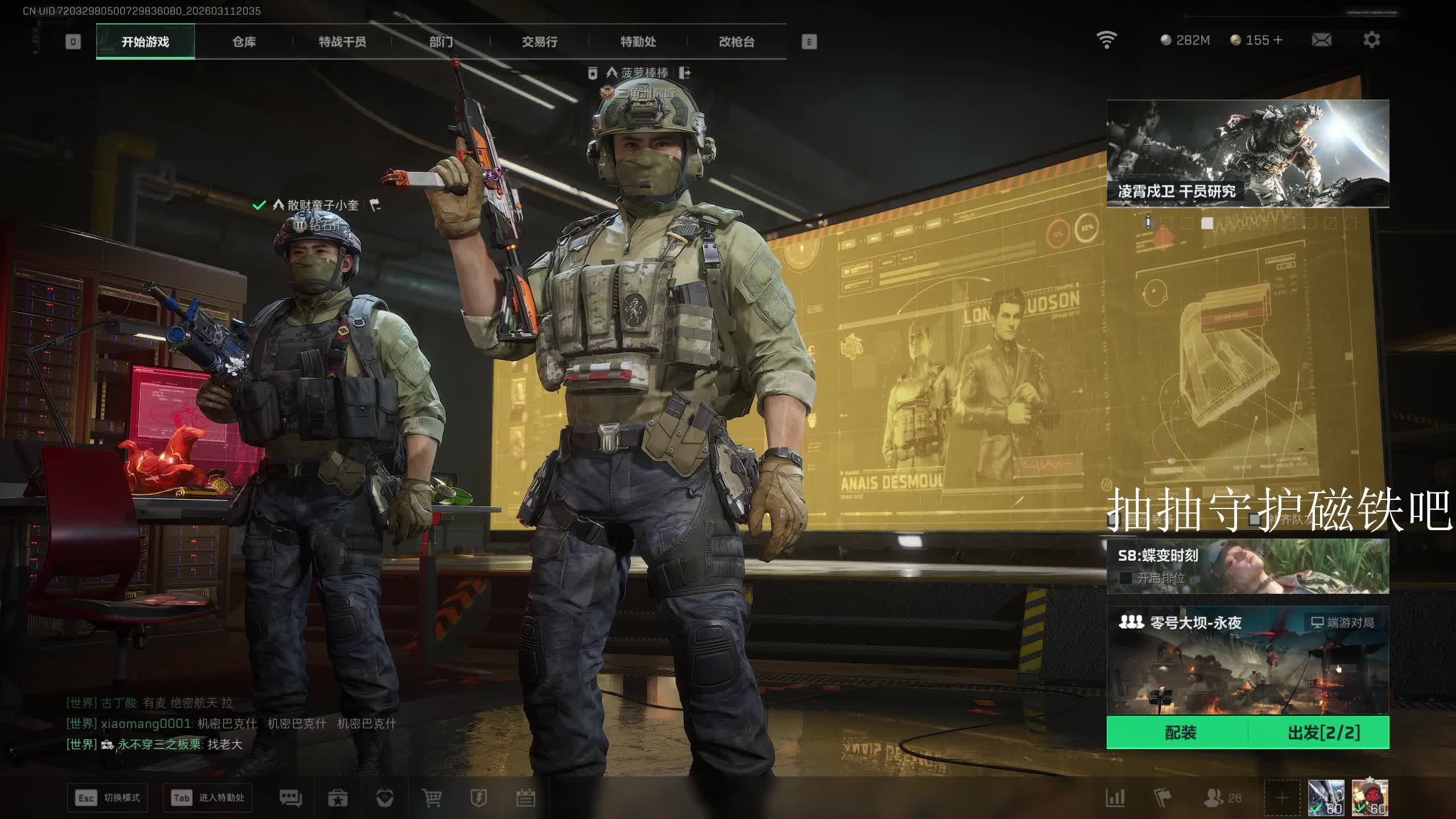Screen dimensions: 1456x819
Task: Open the 特勤处 tab
Action: click(x=638, y=42)
